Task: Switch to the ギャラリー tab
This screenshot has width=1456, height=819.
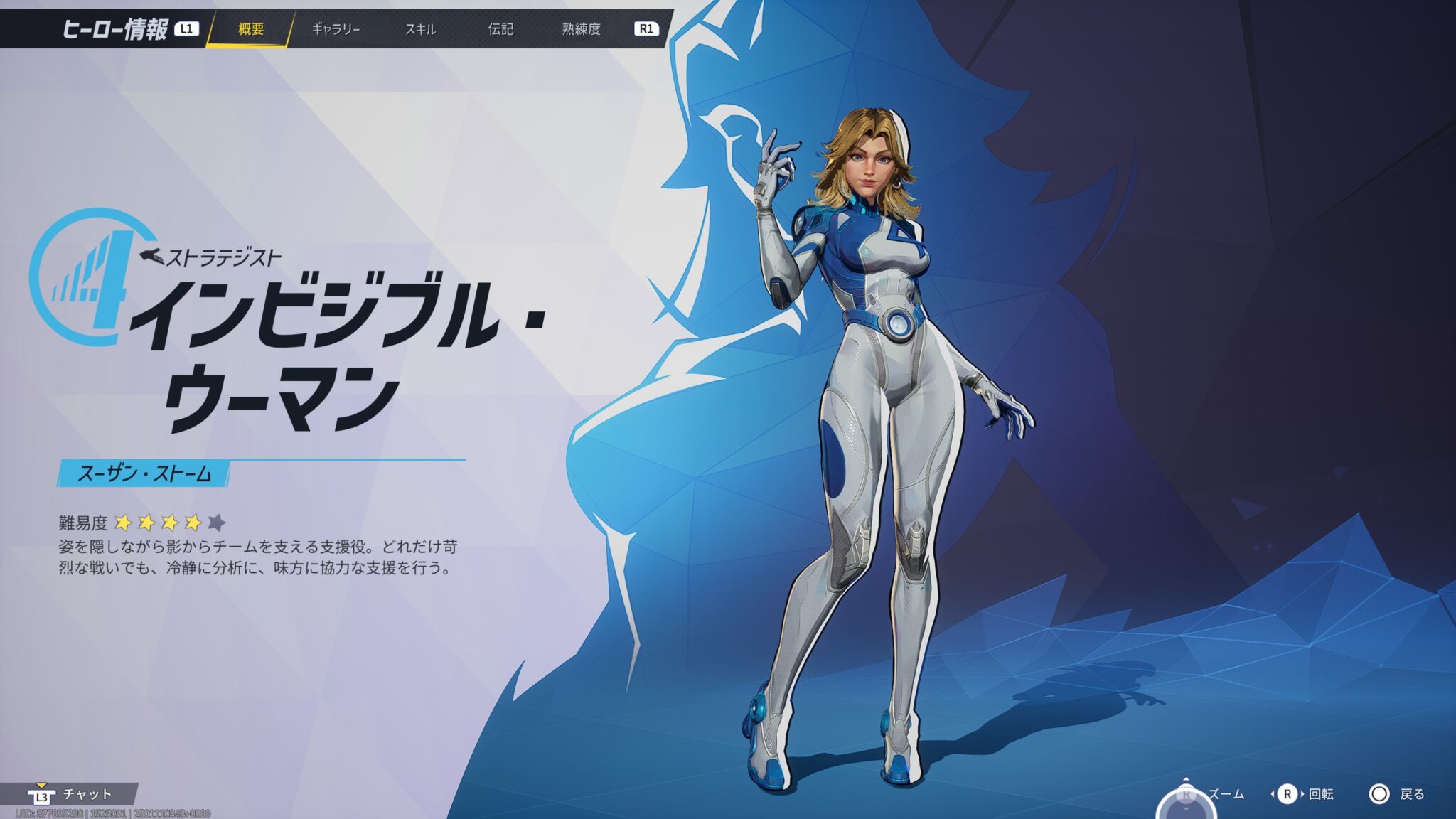Action: 337,28
